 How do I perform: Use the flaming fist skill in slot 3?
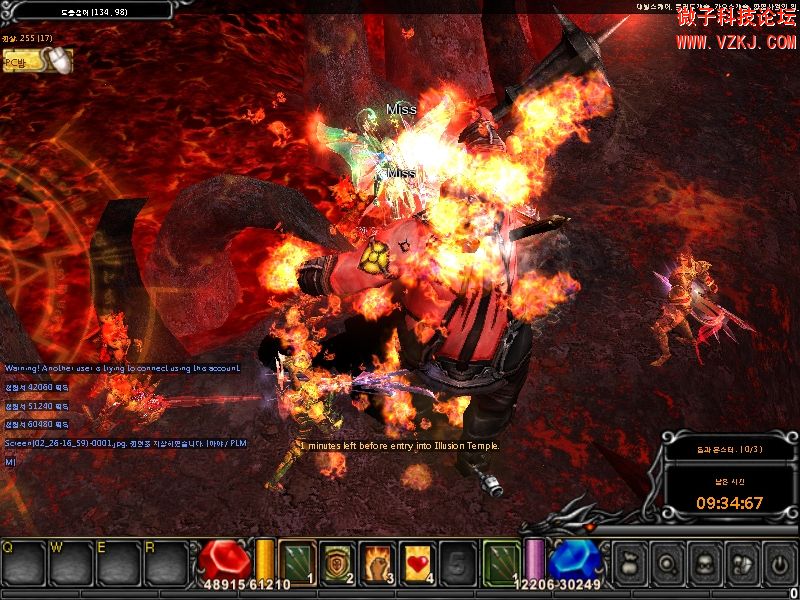[375, 562]
